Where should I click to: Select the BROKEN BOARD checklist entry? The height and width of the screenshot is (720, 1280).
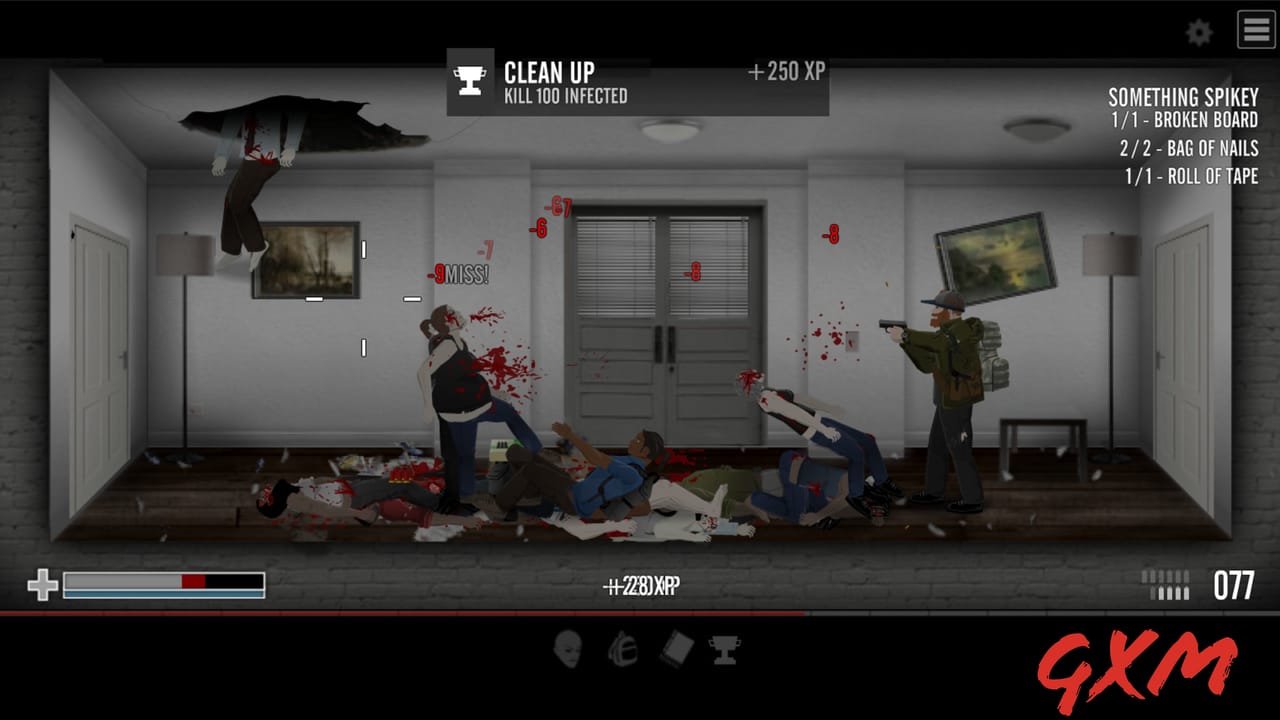click(x=1185, y=119)
